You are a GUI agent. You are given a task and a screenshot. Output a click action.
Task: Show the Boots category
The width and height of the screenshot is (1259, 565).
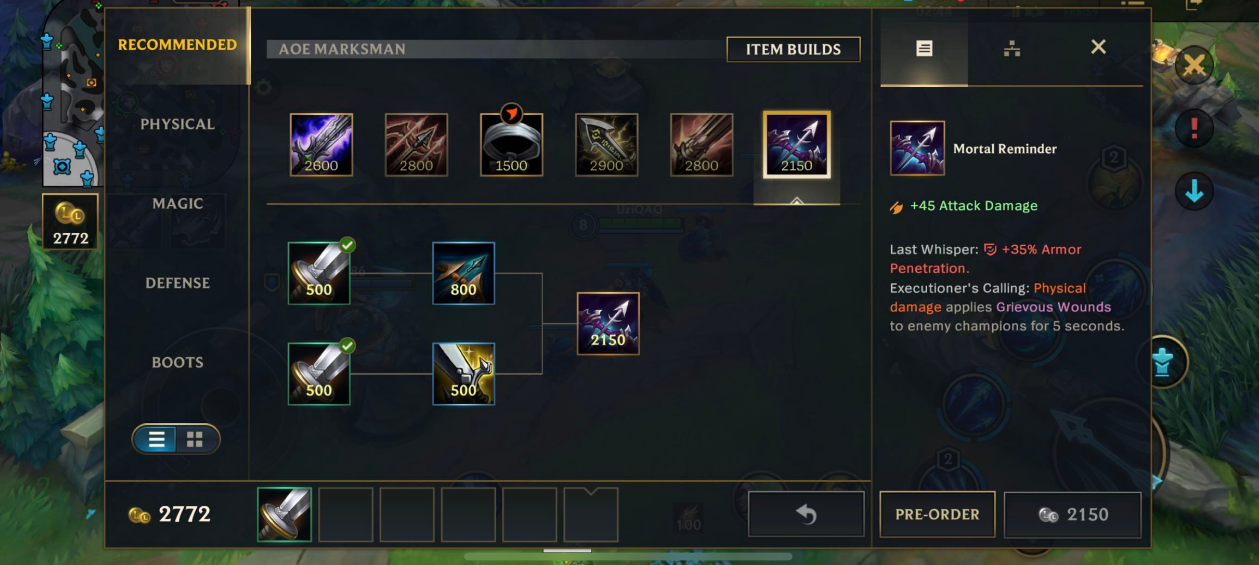177,362
